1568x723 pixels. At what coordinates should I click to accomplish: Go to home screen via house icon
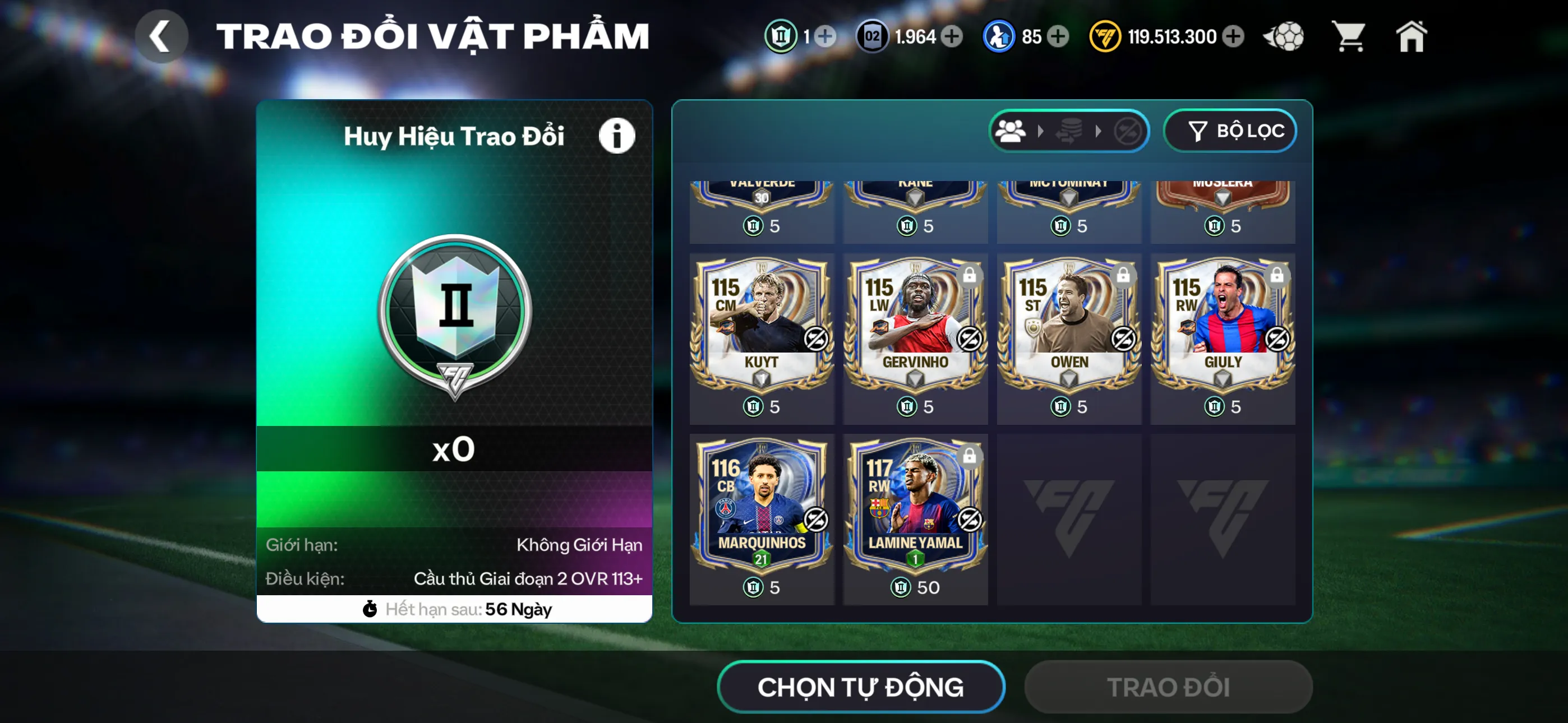1412,36
